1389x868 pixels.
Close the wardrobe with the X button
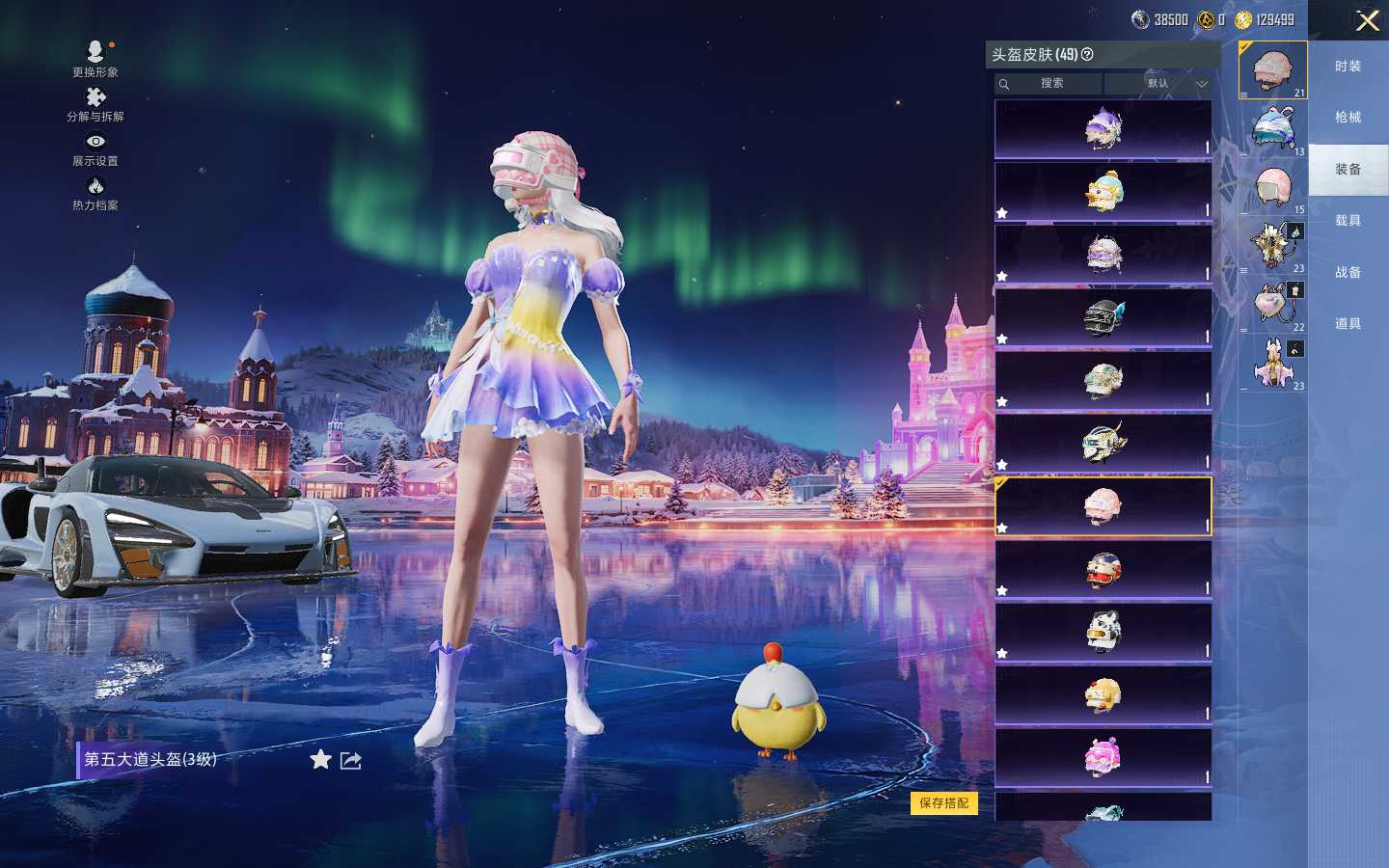(1367, 20)
